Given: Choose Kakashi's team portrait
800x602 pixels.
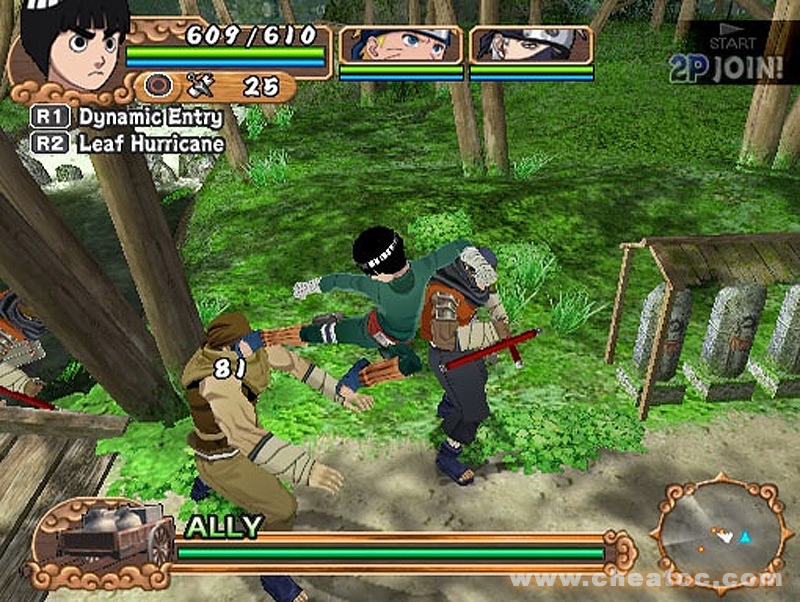Looking at the screenshot, I should [531, 46].
